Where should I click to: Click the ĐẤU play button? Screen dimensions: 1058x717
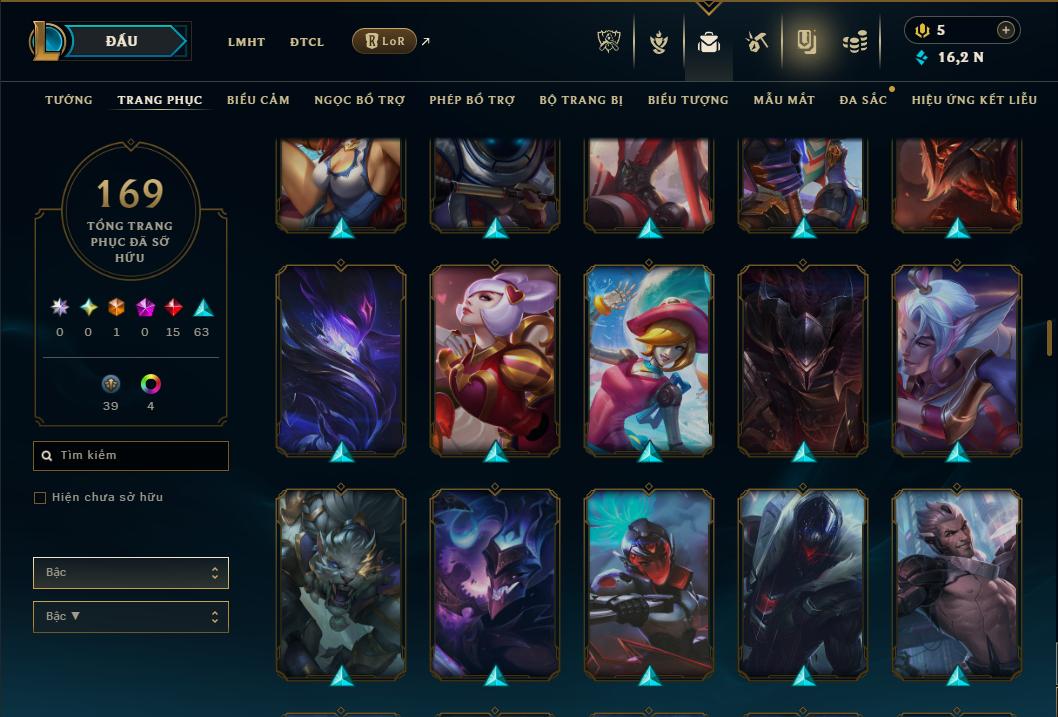pyautogui.click(x=122, y=41)
